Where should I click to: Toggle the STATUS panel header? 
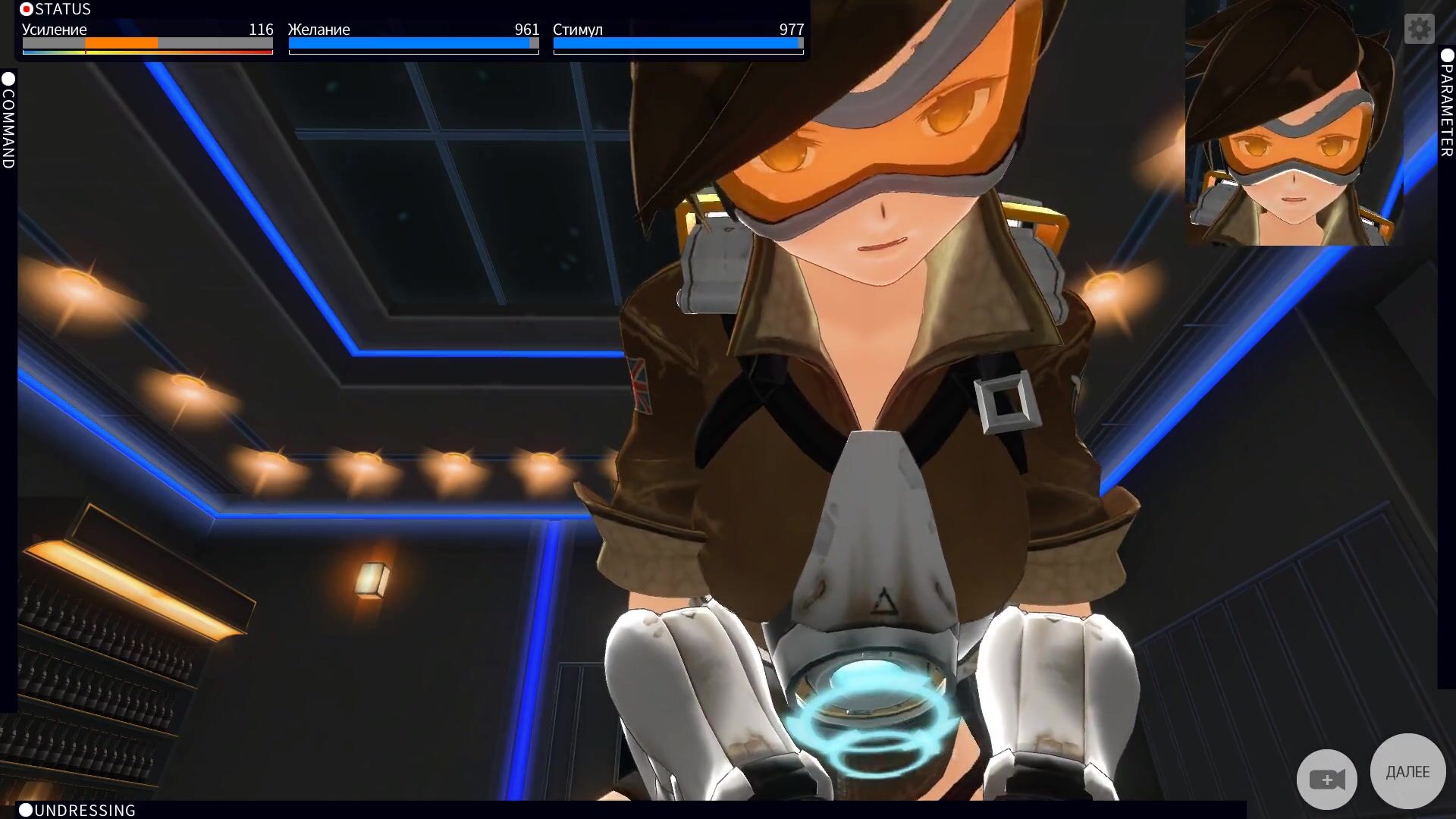click(56, 9)
